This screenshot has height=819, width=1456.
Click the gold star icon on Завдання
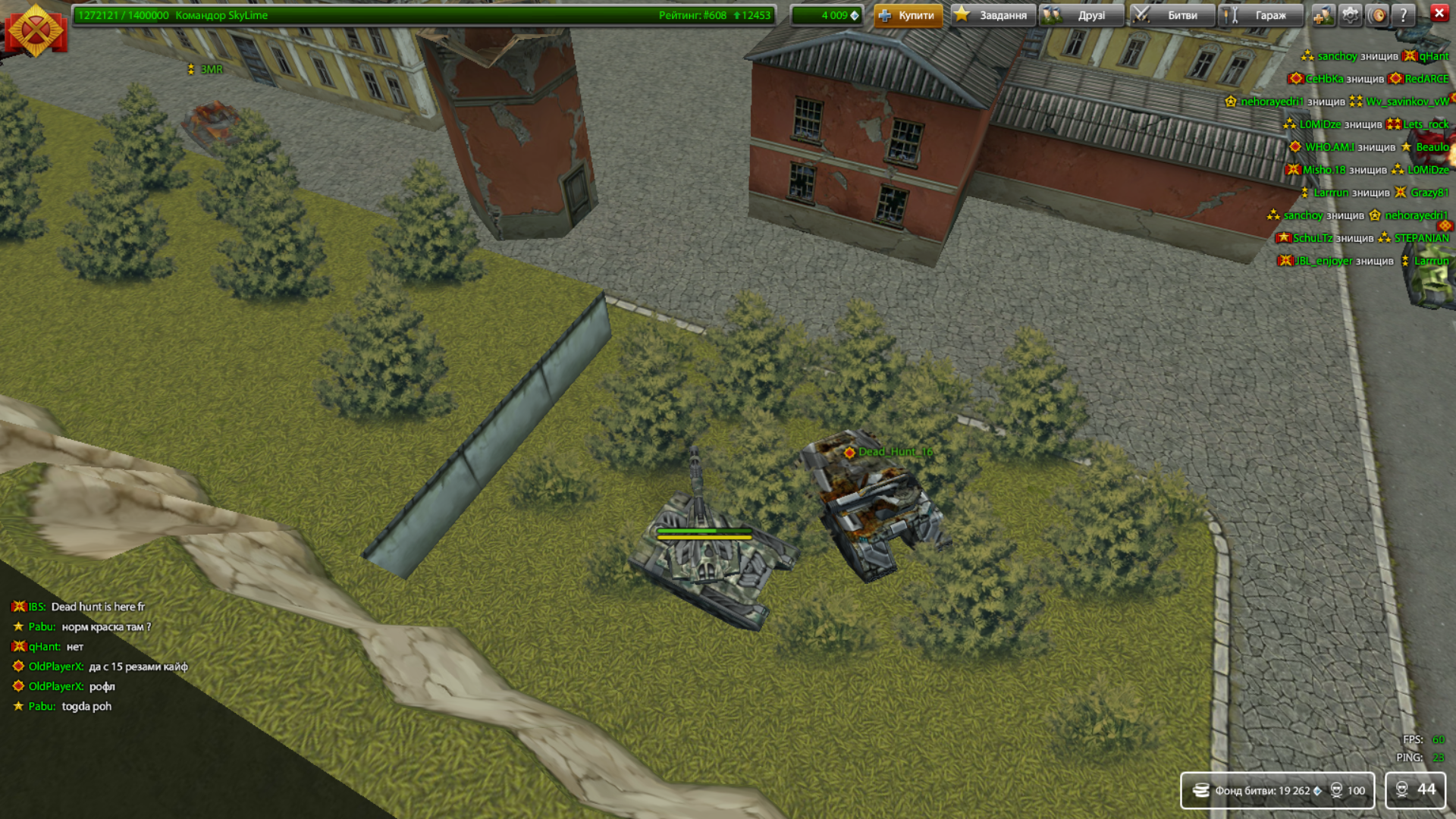click(963, 14)
